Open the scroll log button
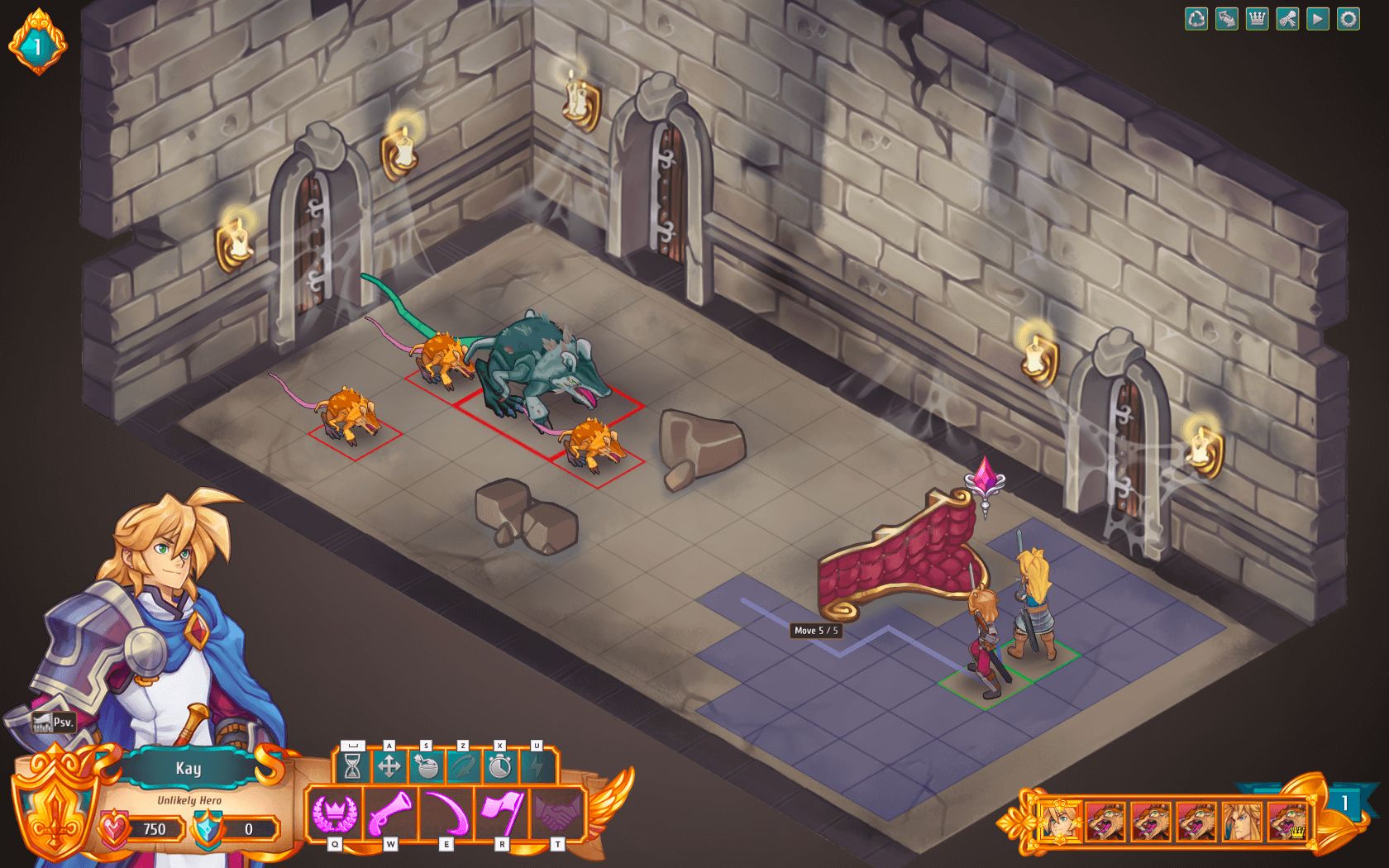 [x=1287, y=19]
